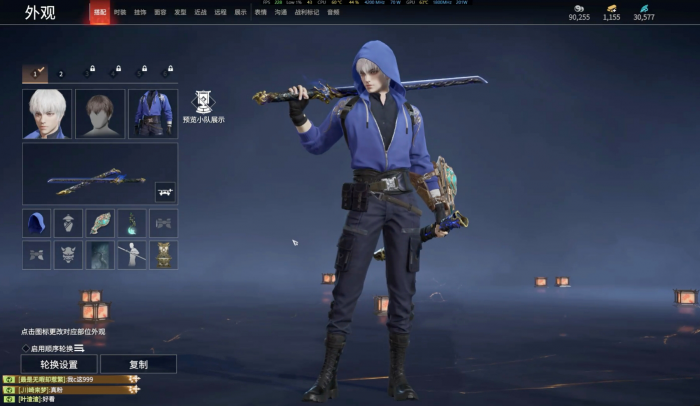The width and height of the screenshot is (700, 406).
Task: Open the 近战 weapon tab
Action: [200, 12]
